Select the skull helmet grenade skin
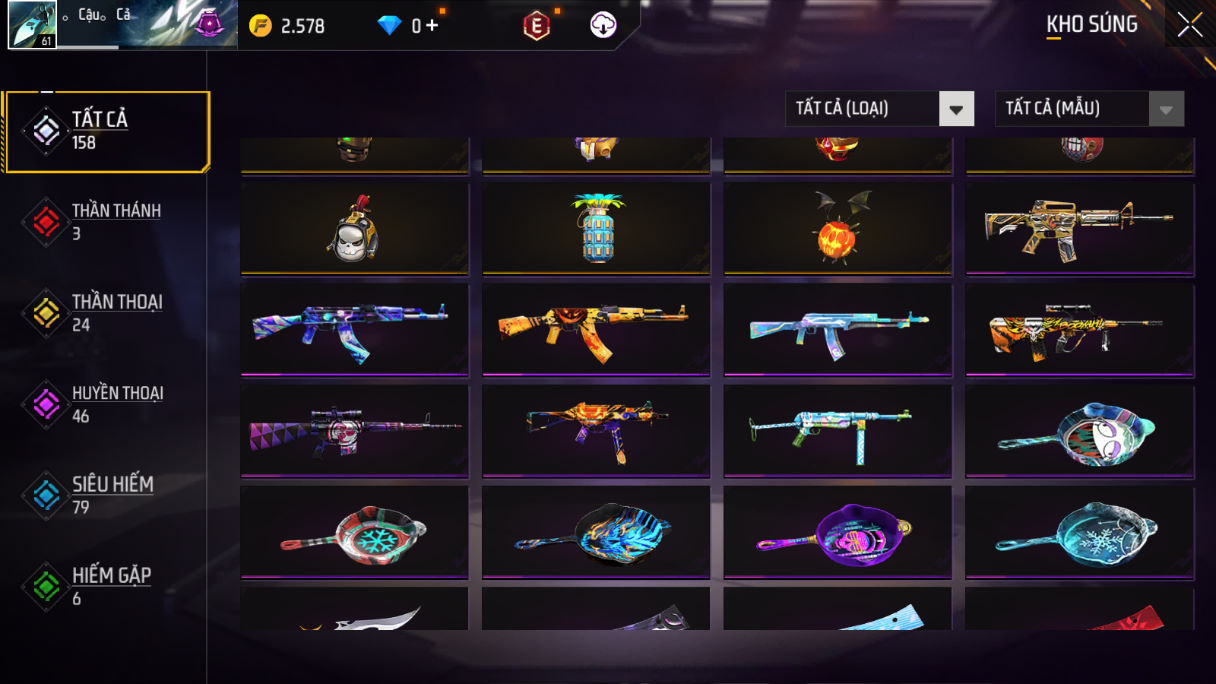Screen dimensions: 1216x684 click(354, 228)
